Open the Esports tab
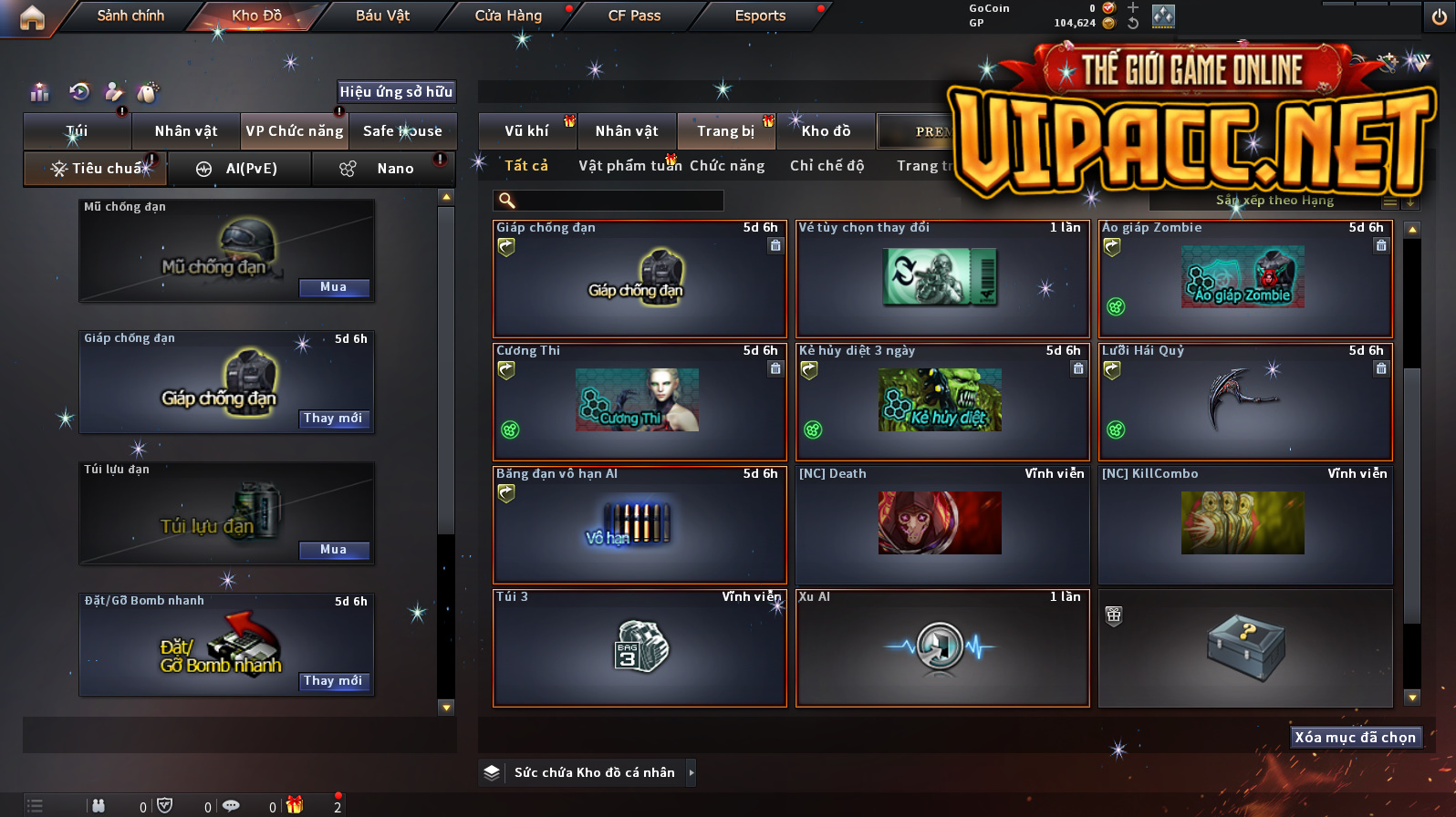 pyautogui.click(x=760, y=16)
